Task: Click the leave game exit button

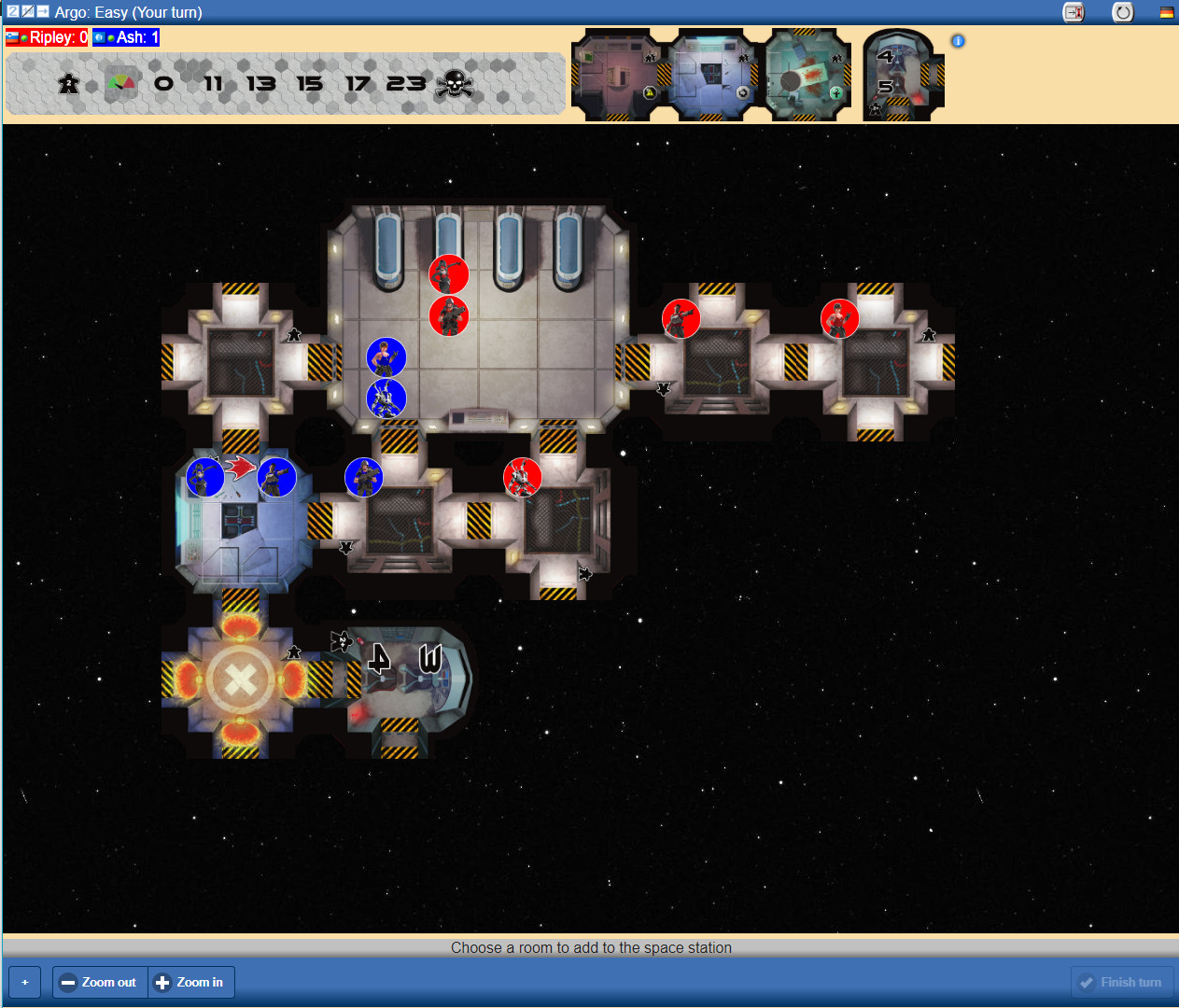Action: (x=1074, y=12)
